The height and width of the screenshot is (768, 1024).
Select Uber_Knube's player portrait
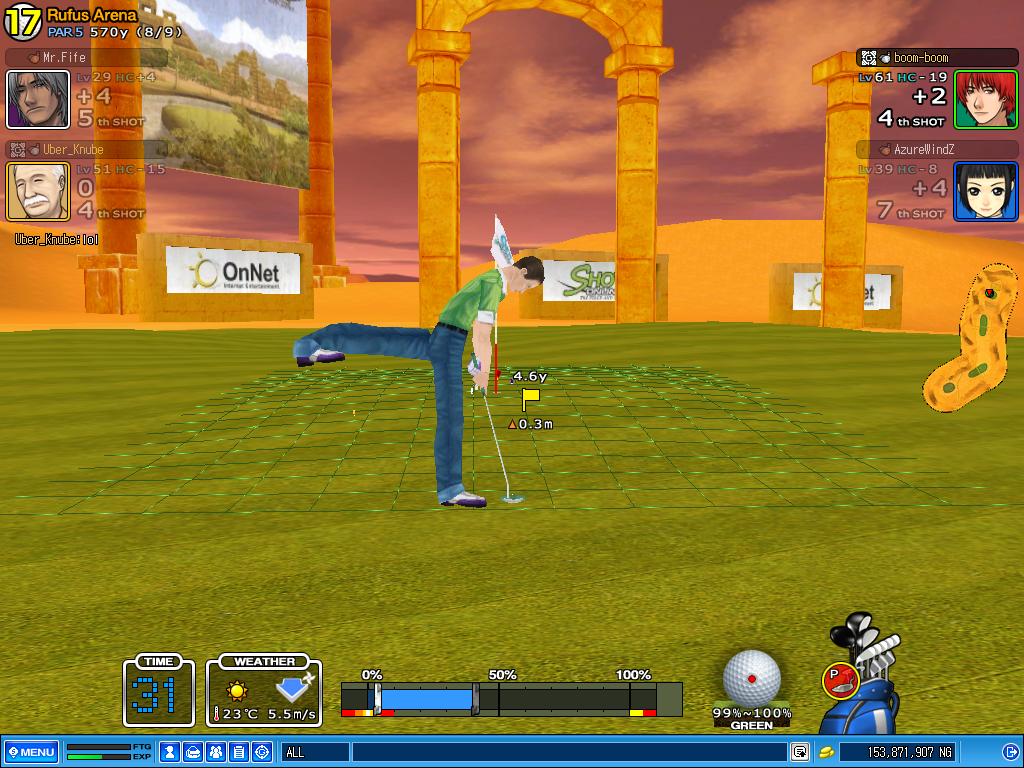(38, 191)
